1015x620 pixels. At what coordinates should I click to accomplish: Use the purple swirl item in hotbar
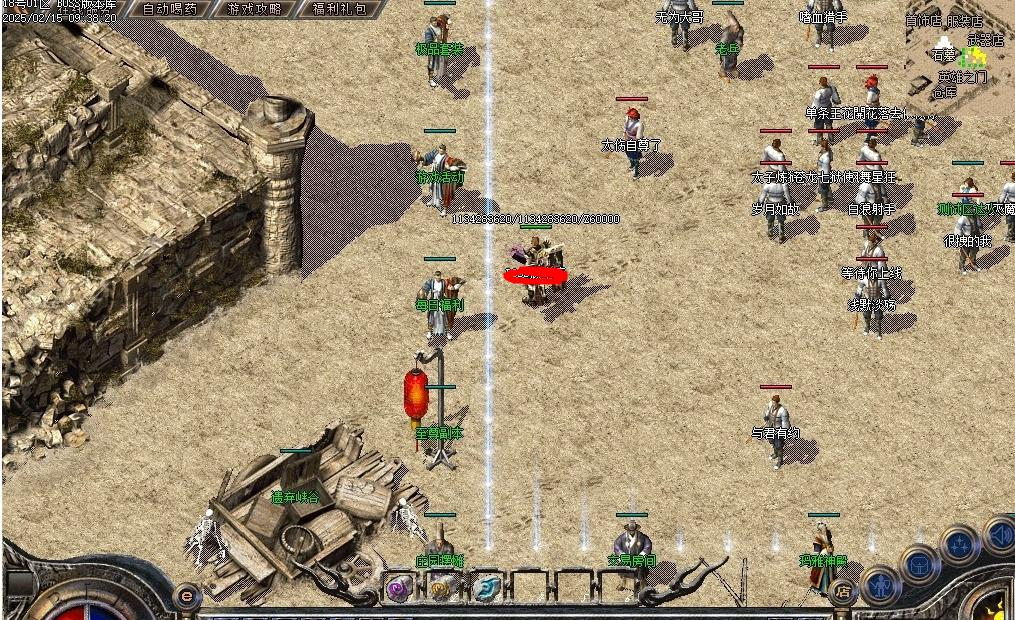[399, 589]
